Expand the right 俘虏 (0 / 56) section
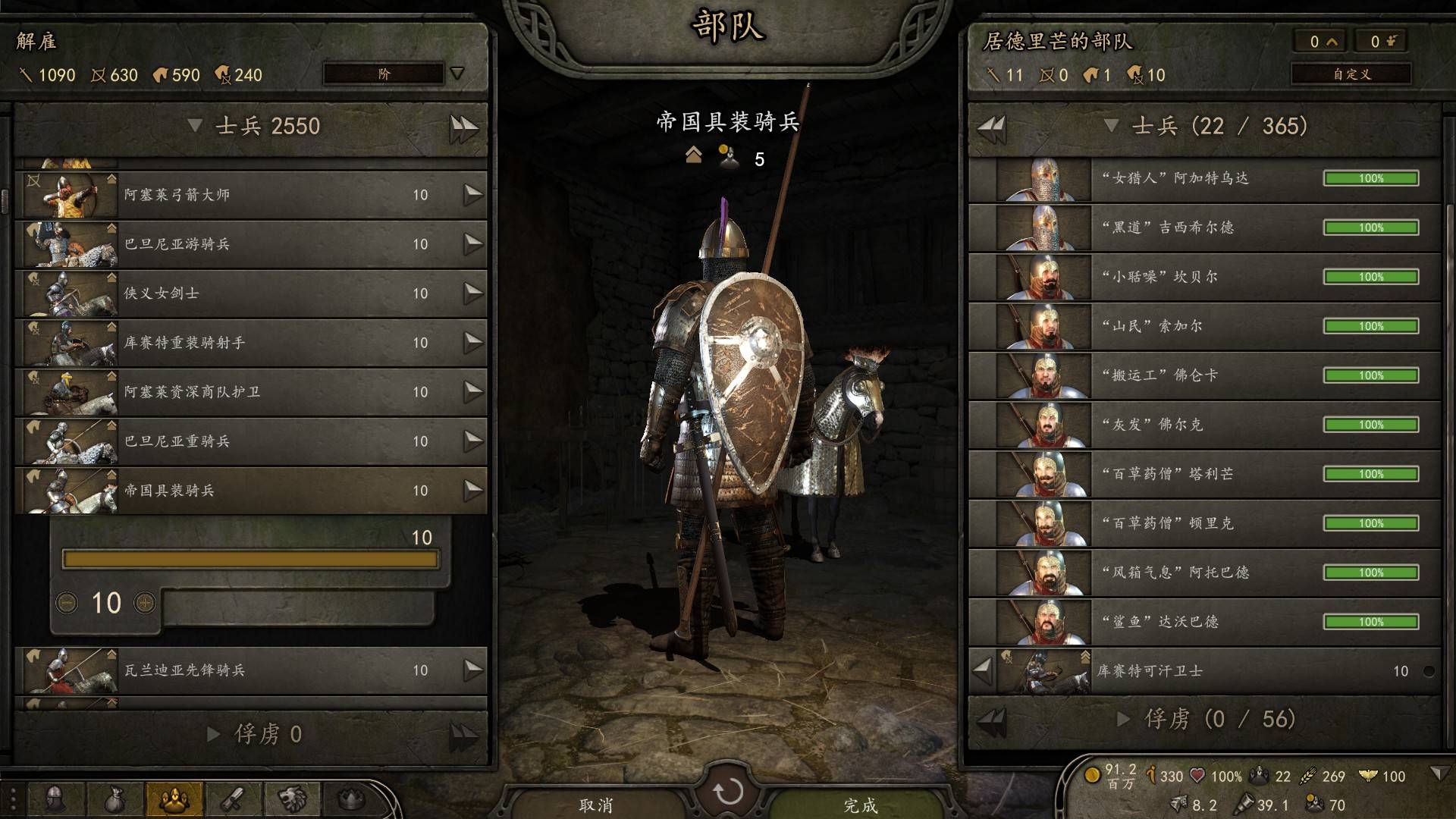 tap(1124, 719)
